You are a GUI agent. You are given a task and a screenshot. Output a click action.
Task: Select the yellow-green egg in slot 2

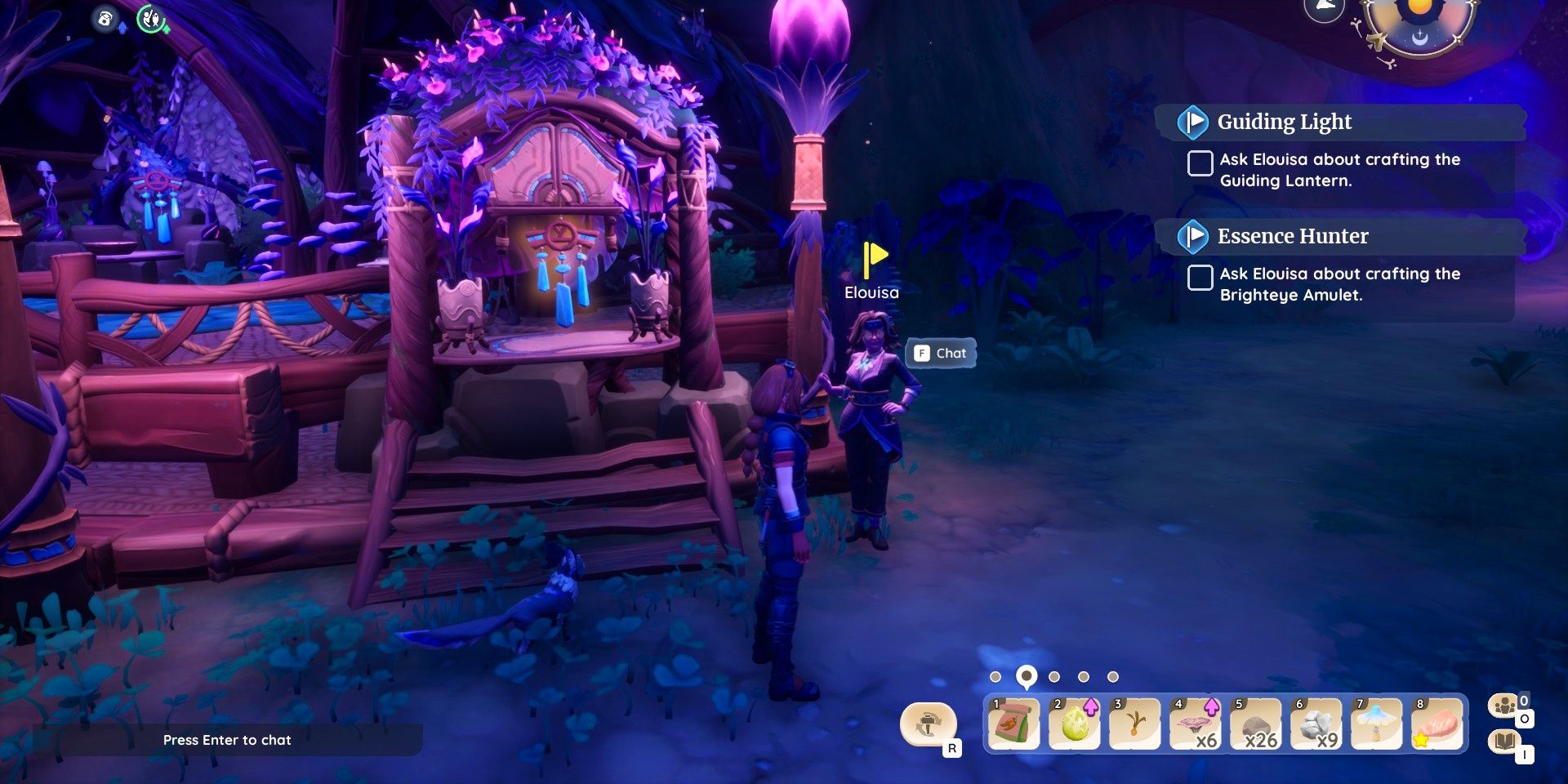1074,724
